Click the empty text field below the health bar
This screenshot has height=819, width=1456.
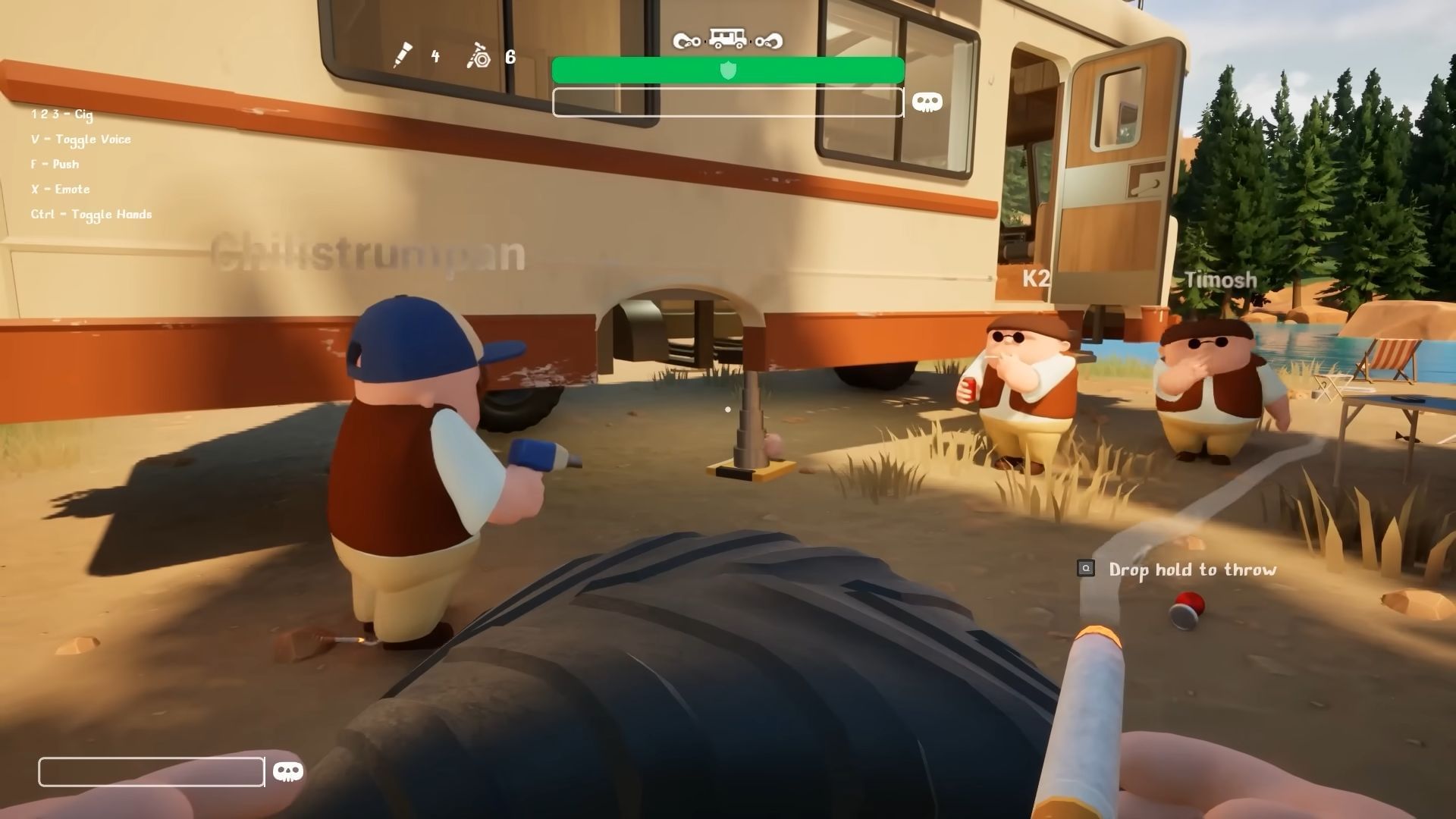728,102
